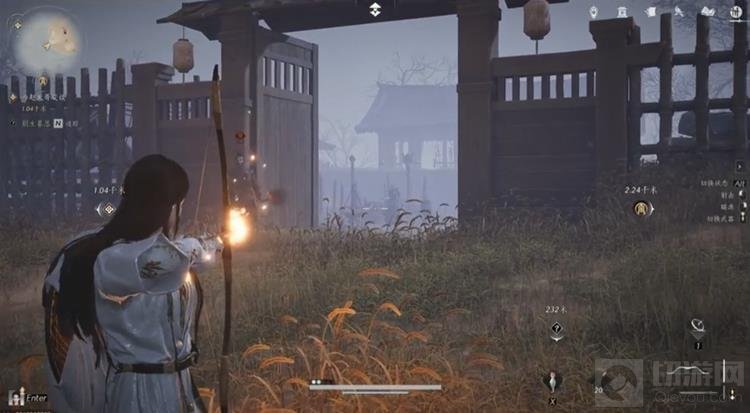
Task: Open the circular minimap
Action: (51, 42)
